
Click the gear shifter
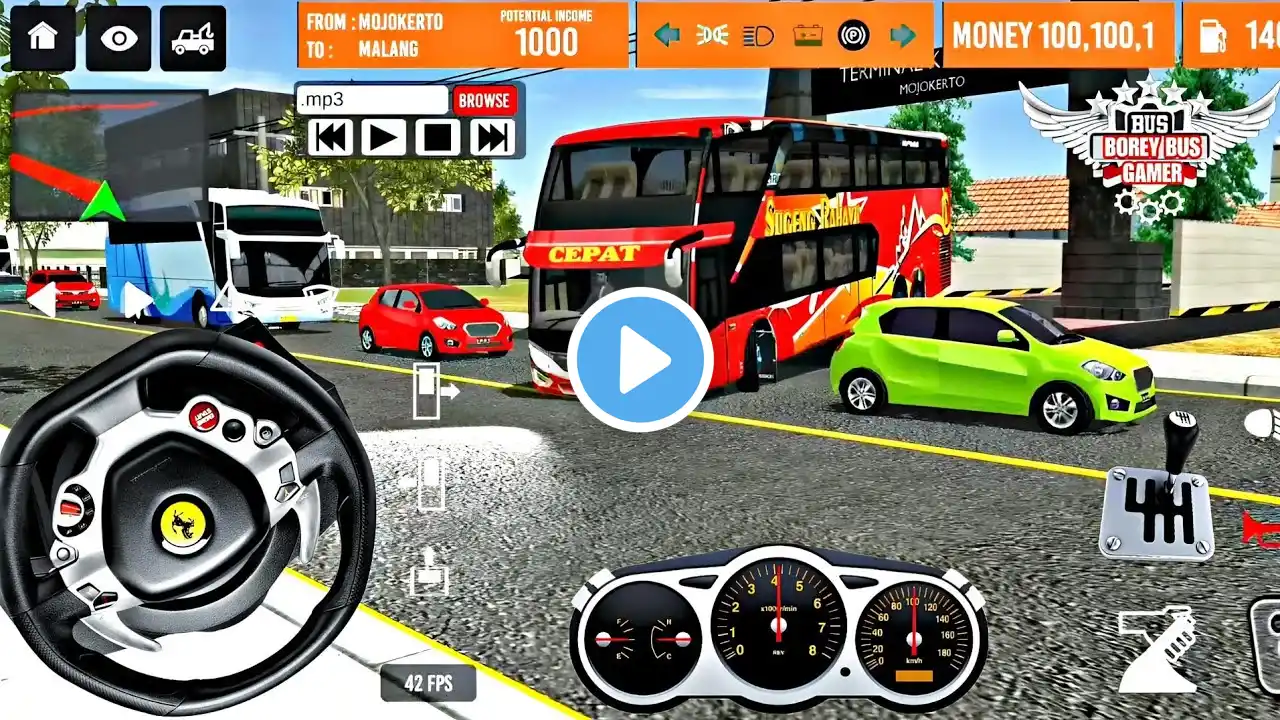[x=1158, y=500]
